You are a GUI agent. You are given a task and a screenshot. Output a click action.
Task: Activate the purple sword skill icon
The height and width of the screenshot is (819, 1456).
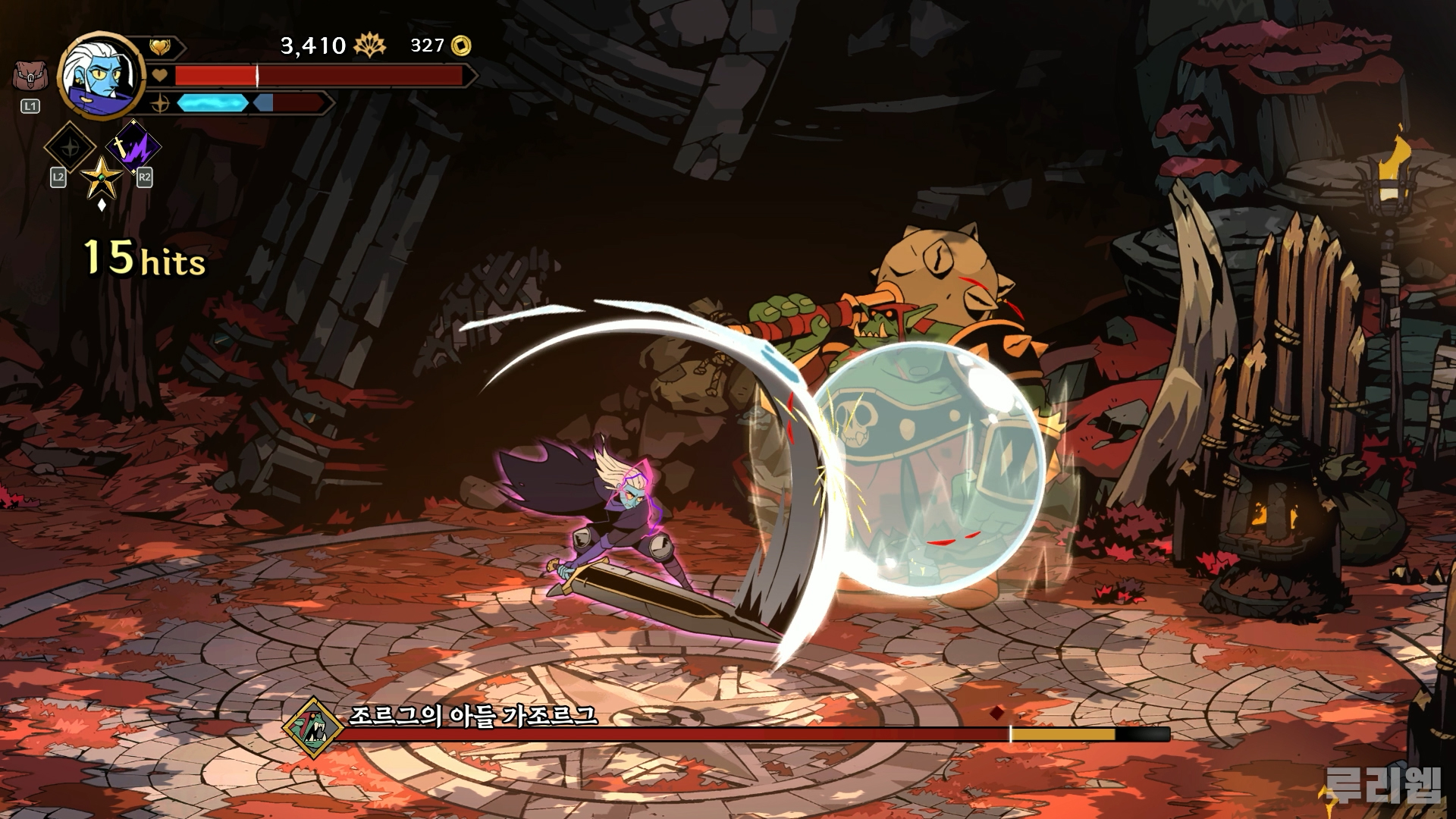coord(133,146)
